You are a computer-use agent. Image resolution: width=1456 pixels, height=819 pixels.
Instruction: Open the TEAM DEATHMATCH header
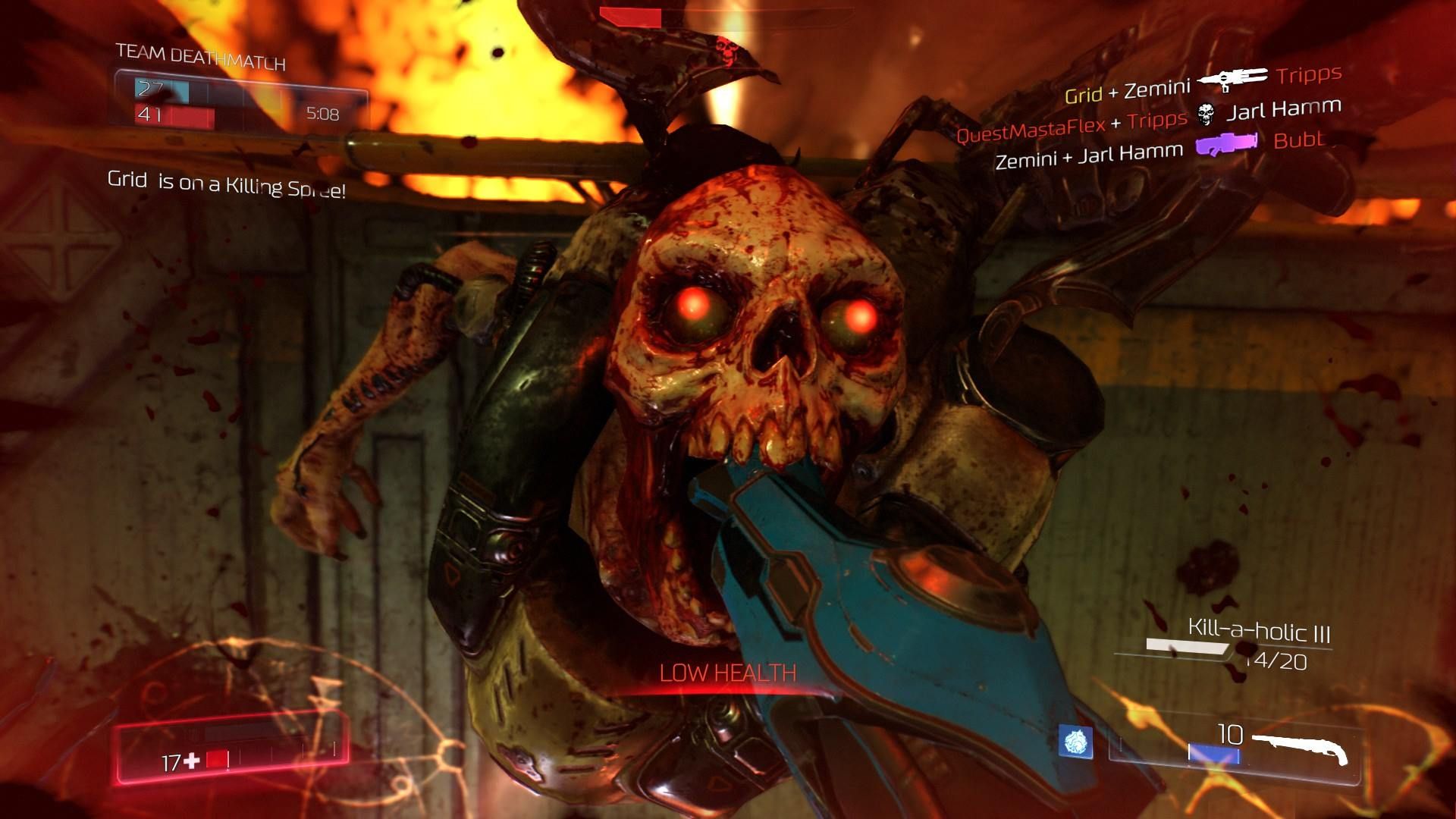pos(199,55)
